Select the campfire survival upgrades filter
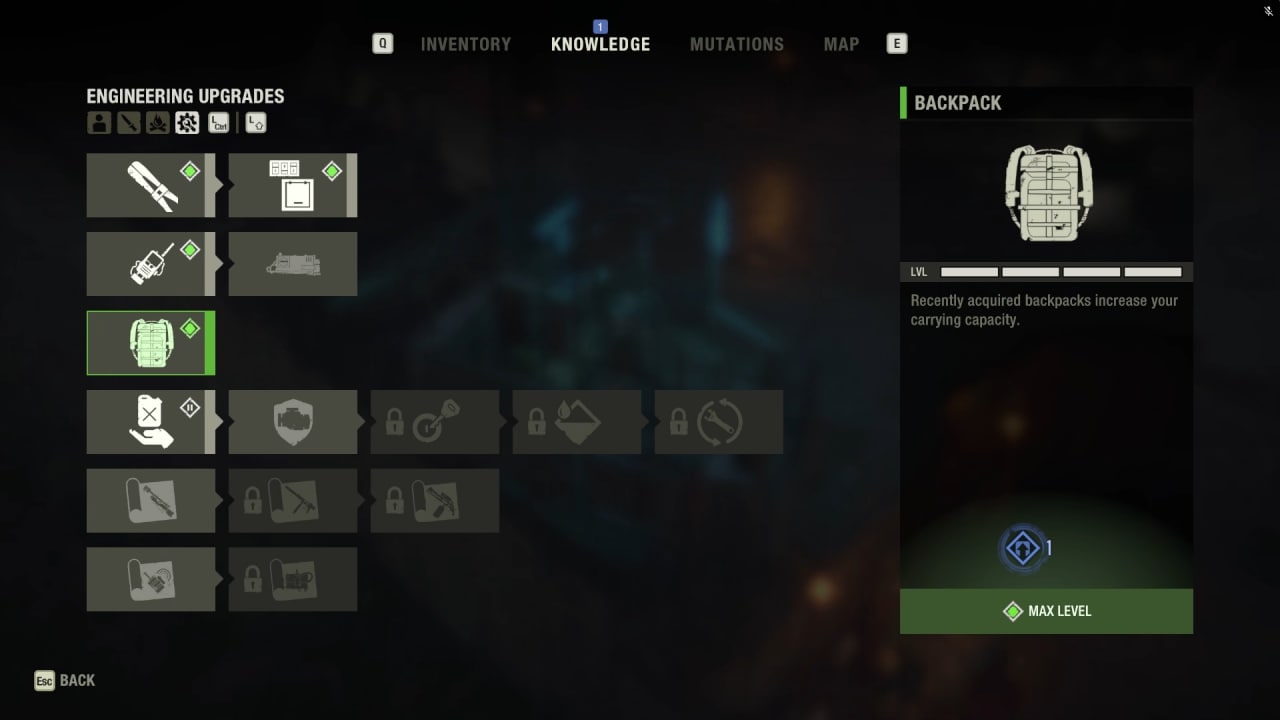This screenshot has width=1280, height=720. pyautogui.click(x=158, y=123)
